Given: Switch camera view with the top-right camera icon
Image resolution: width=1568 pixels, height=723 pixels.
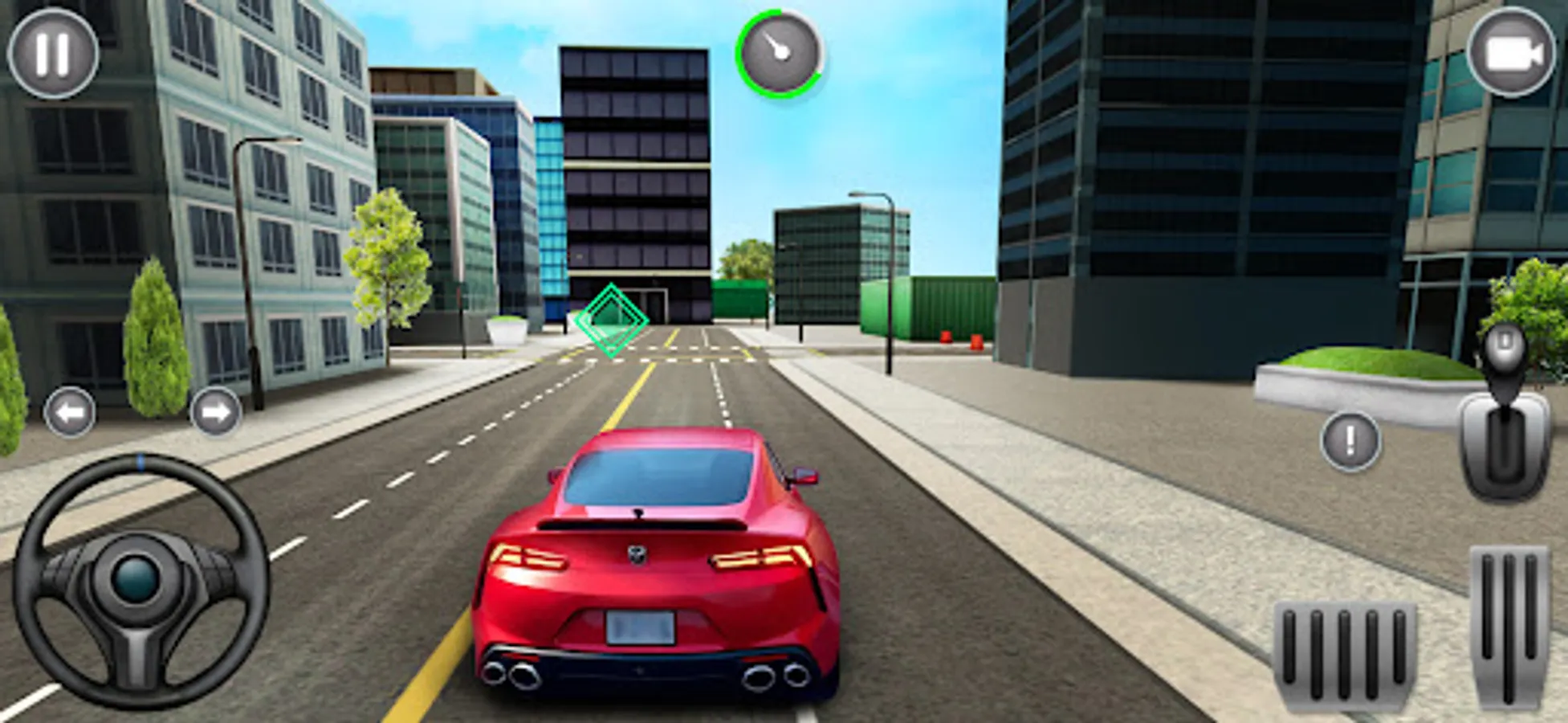Looking at the screenshot, I should [x=1513, y=53].
